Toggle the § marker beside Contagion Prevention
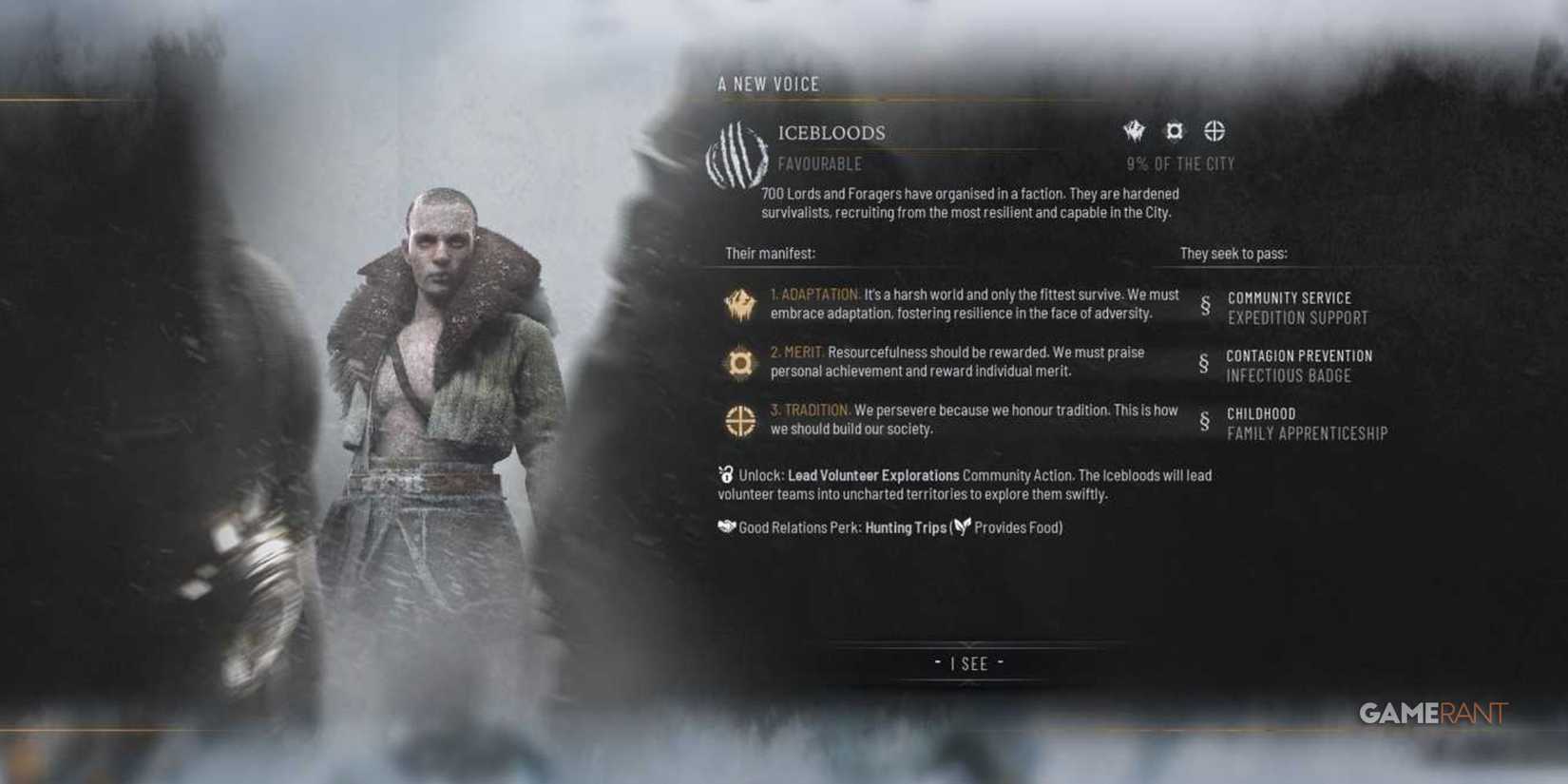This screenshot has height=784, width=1568. pos(1202,365)
